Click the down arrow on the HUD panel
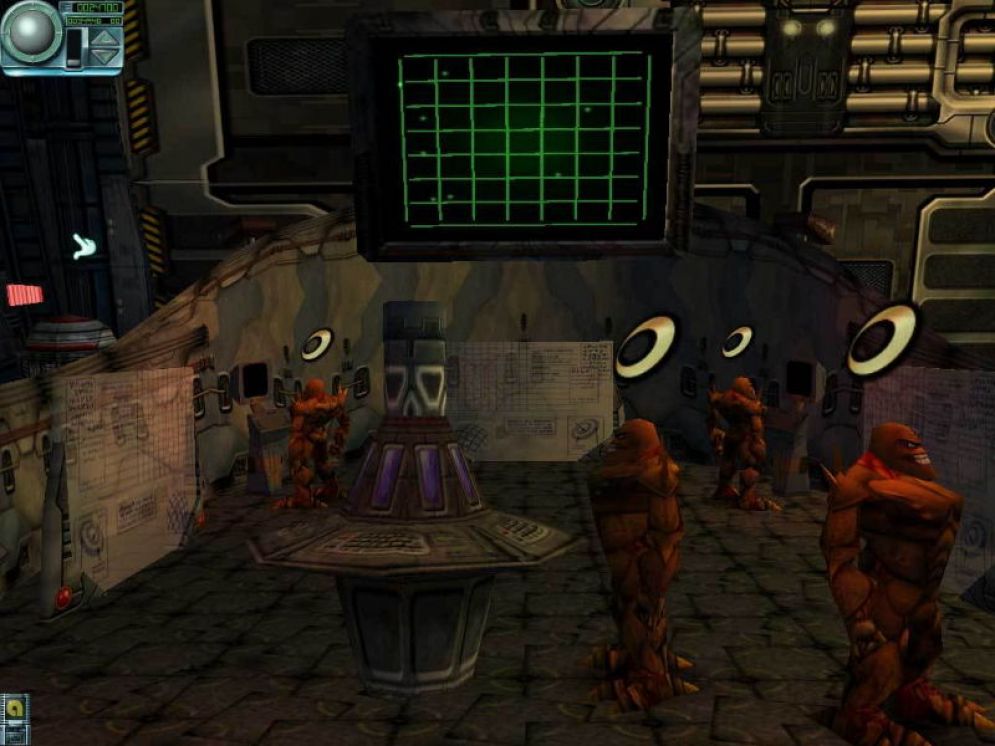Image resolution: width=995 pixels, height=746 pixels. coord(105,57)
